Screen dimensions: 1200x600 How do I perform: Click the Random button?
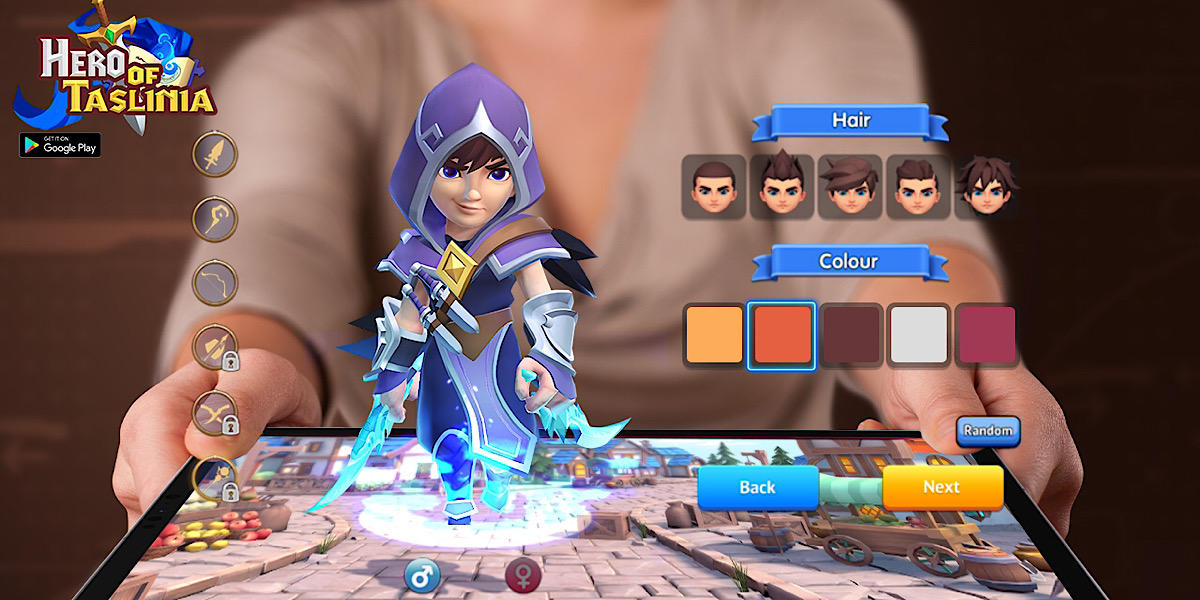click(988, 431)
